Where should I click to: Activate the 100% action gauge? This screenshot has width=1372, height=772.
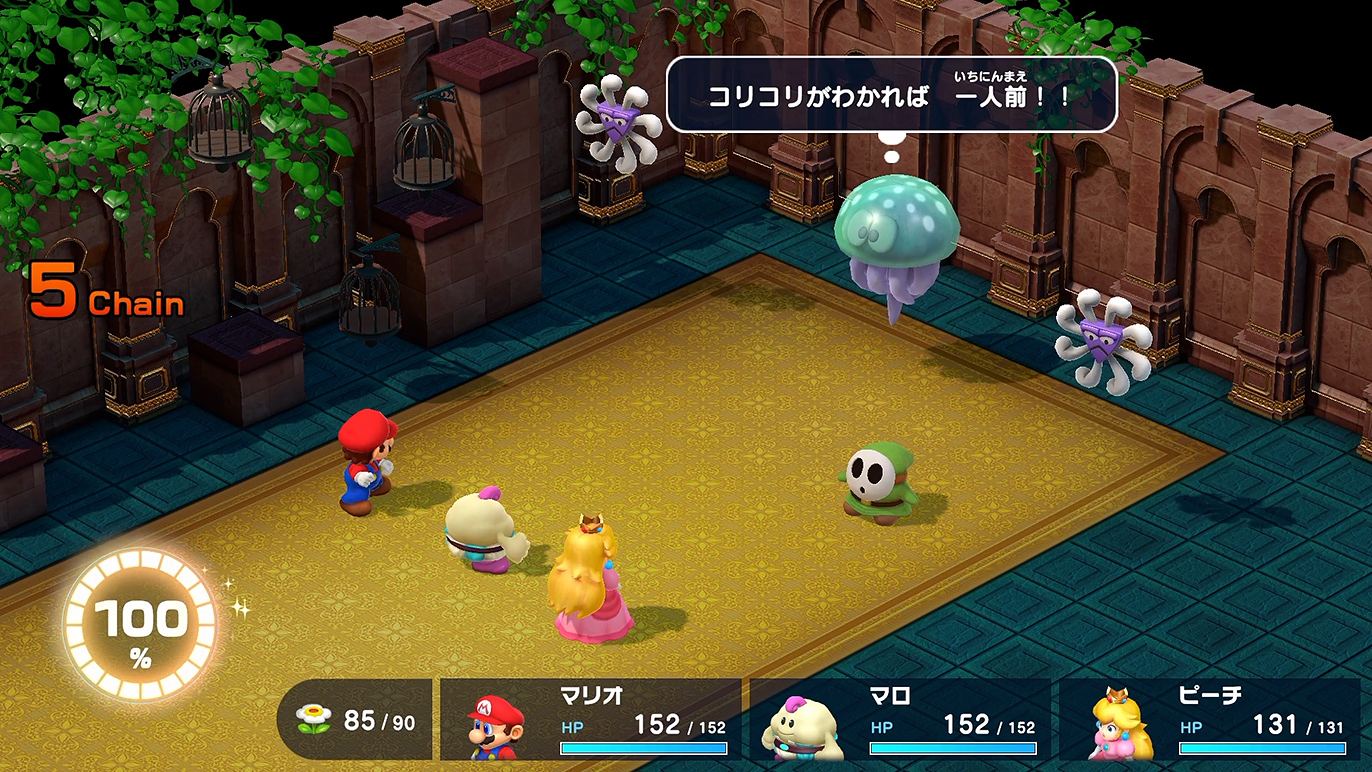[x=140, y=625]
